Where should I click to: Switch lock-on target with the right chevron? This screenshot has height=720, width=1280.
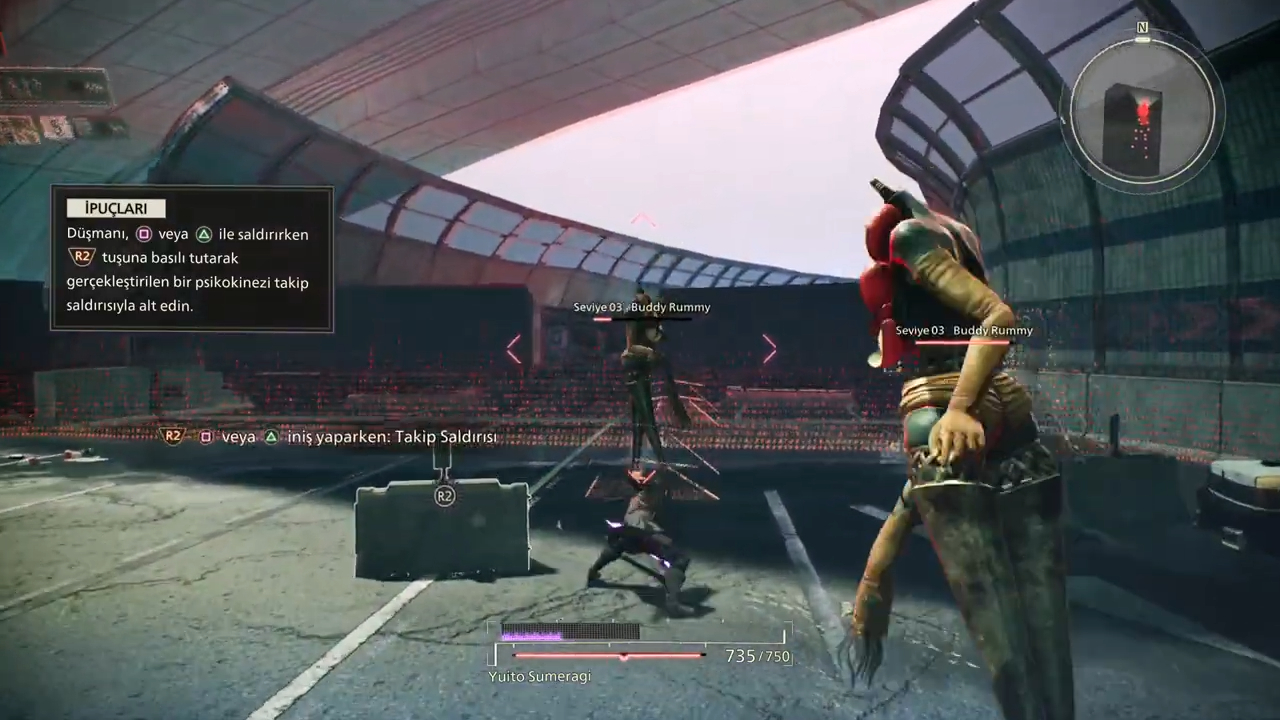coord(769,349)
